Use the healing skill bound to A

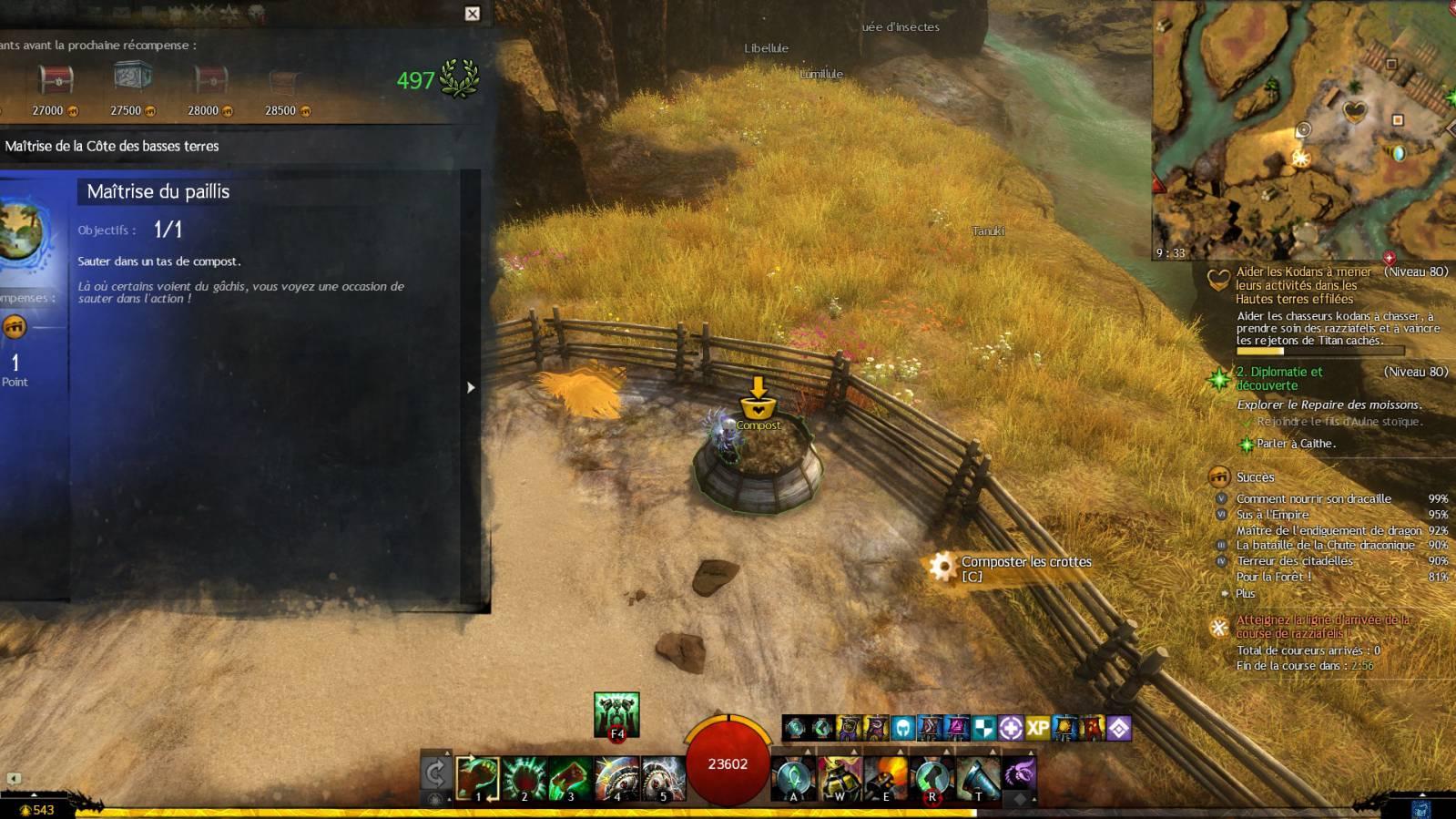coord(793,779)
